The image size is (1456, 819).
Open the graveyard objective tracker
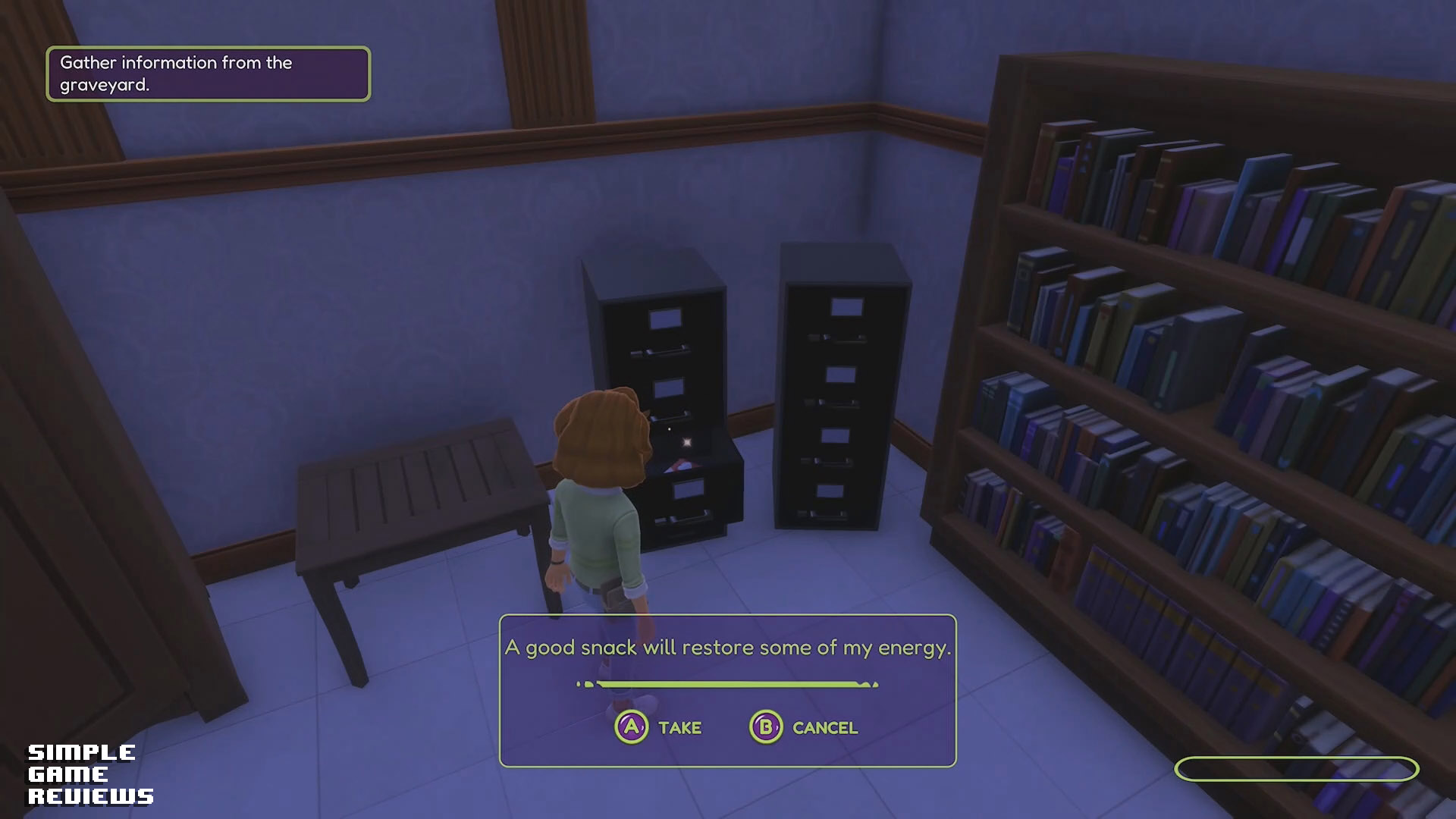coord(208,74)
